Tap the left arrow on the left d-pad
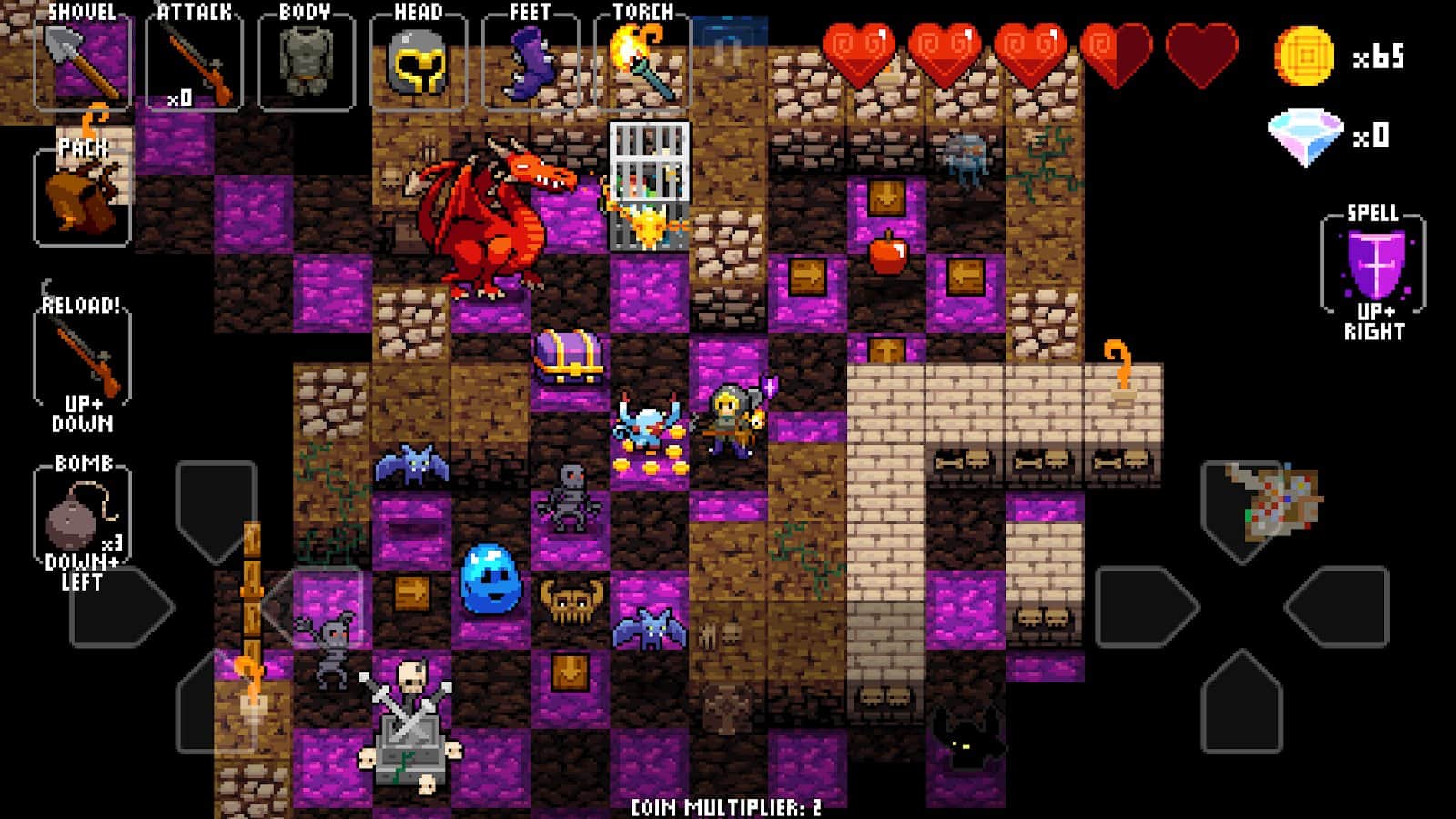This screenshot has width=1456, height=819. (120, 607)
